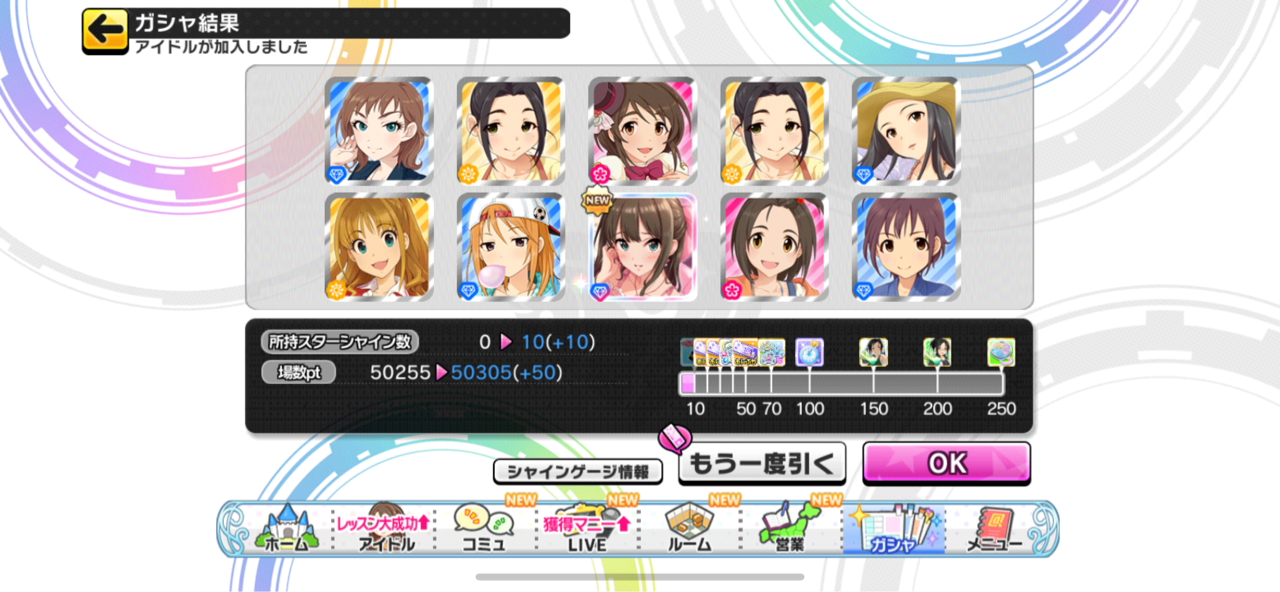Image resolution: width=1280 pixels, height=592 pixels.
Task: Open the ホーム castle tab
Action: [x=287, y=529]
